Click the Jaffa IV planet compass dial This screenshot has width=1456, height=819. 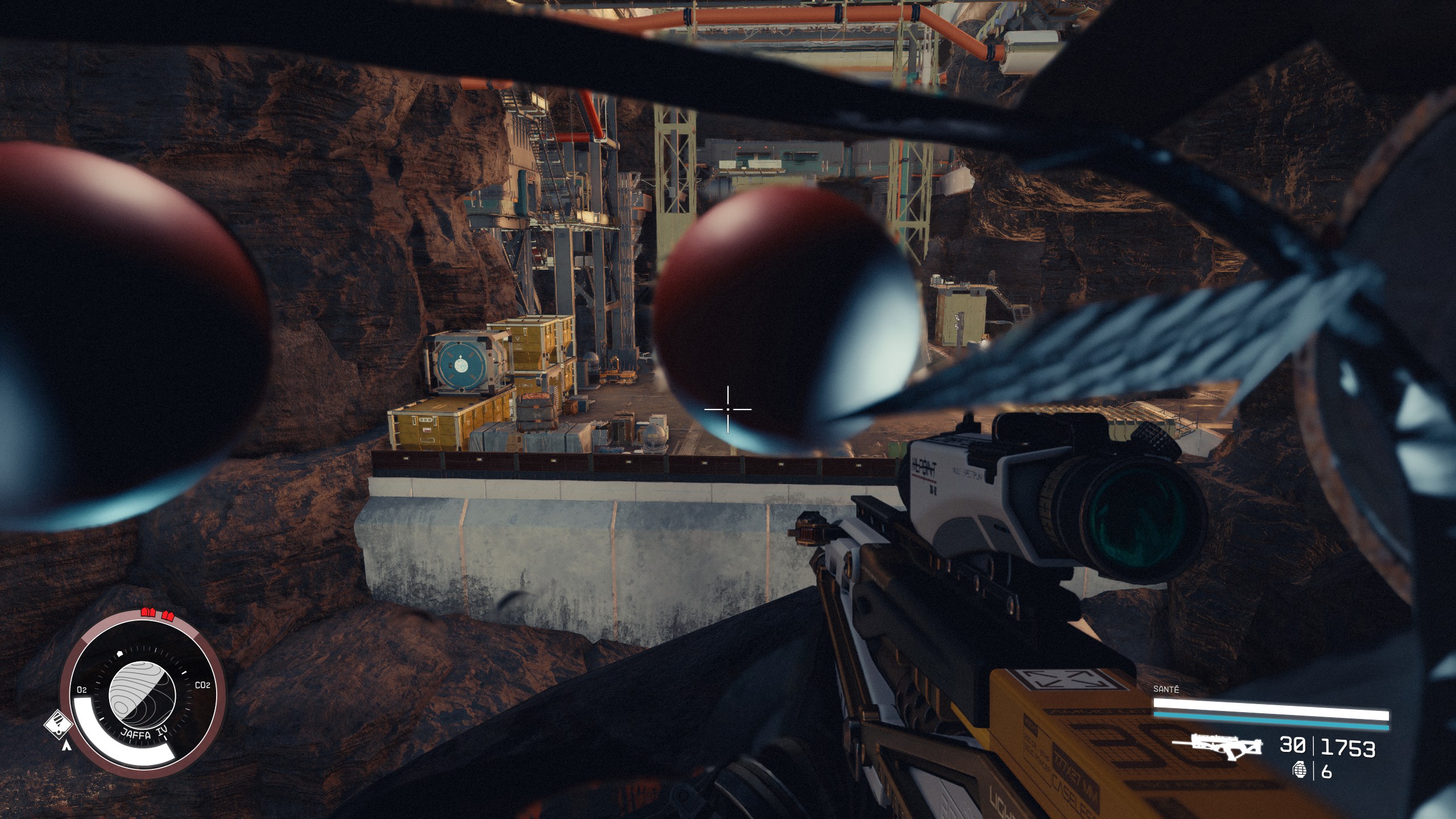(x=142, y=698)
